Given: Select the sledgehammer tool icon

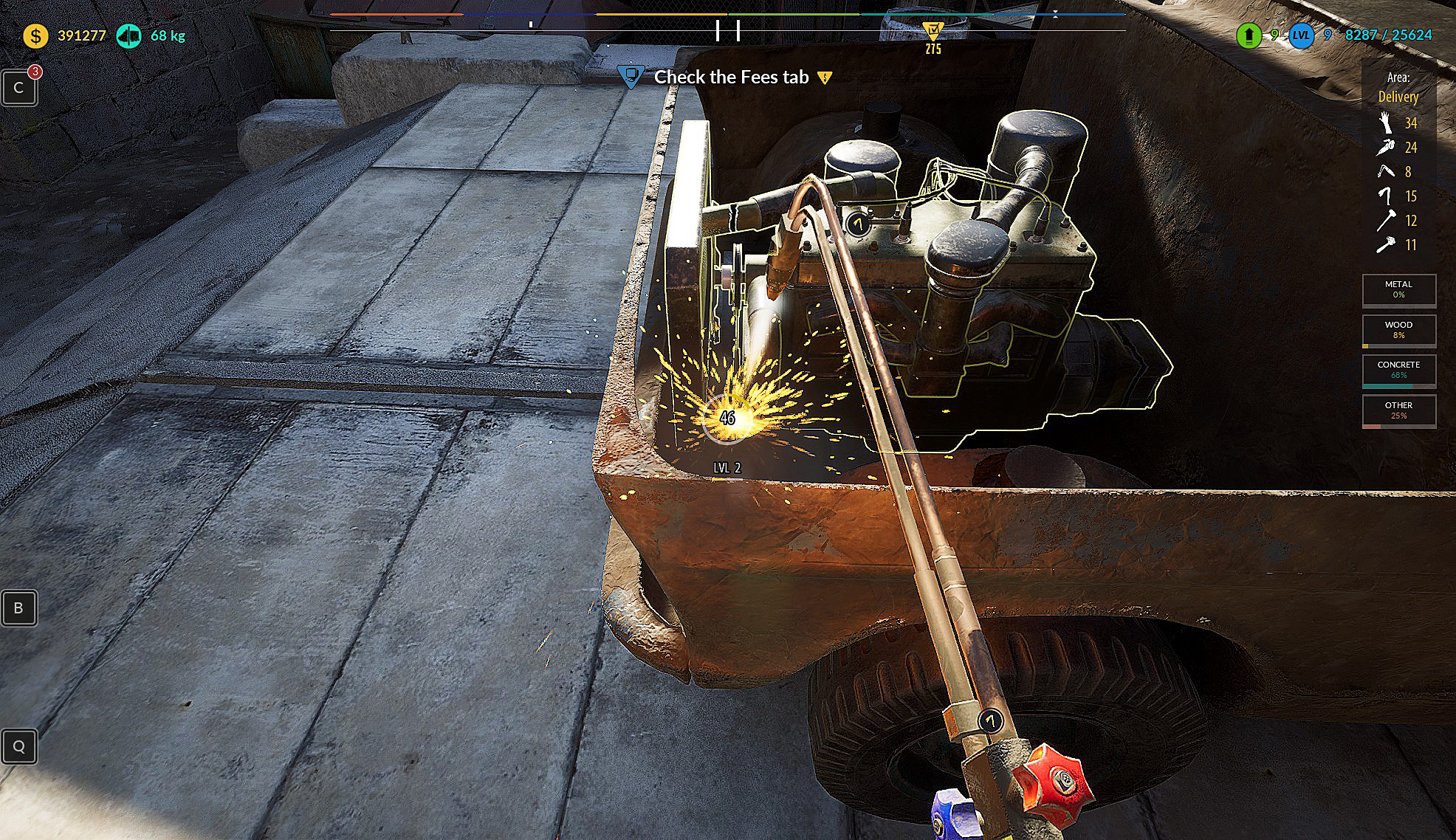Looking at the screenshot, I should [1386, 220].
